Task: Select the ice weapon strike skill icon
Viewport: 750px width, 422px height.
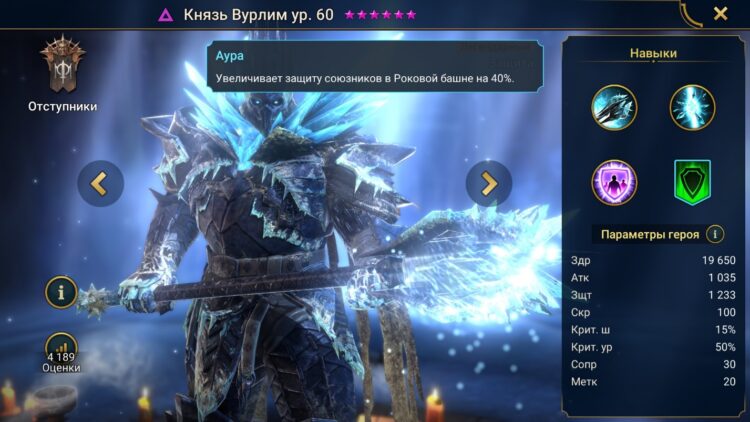Action: pos(614,107)
